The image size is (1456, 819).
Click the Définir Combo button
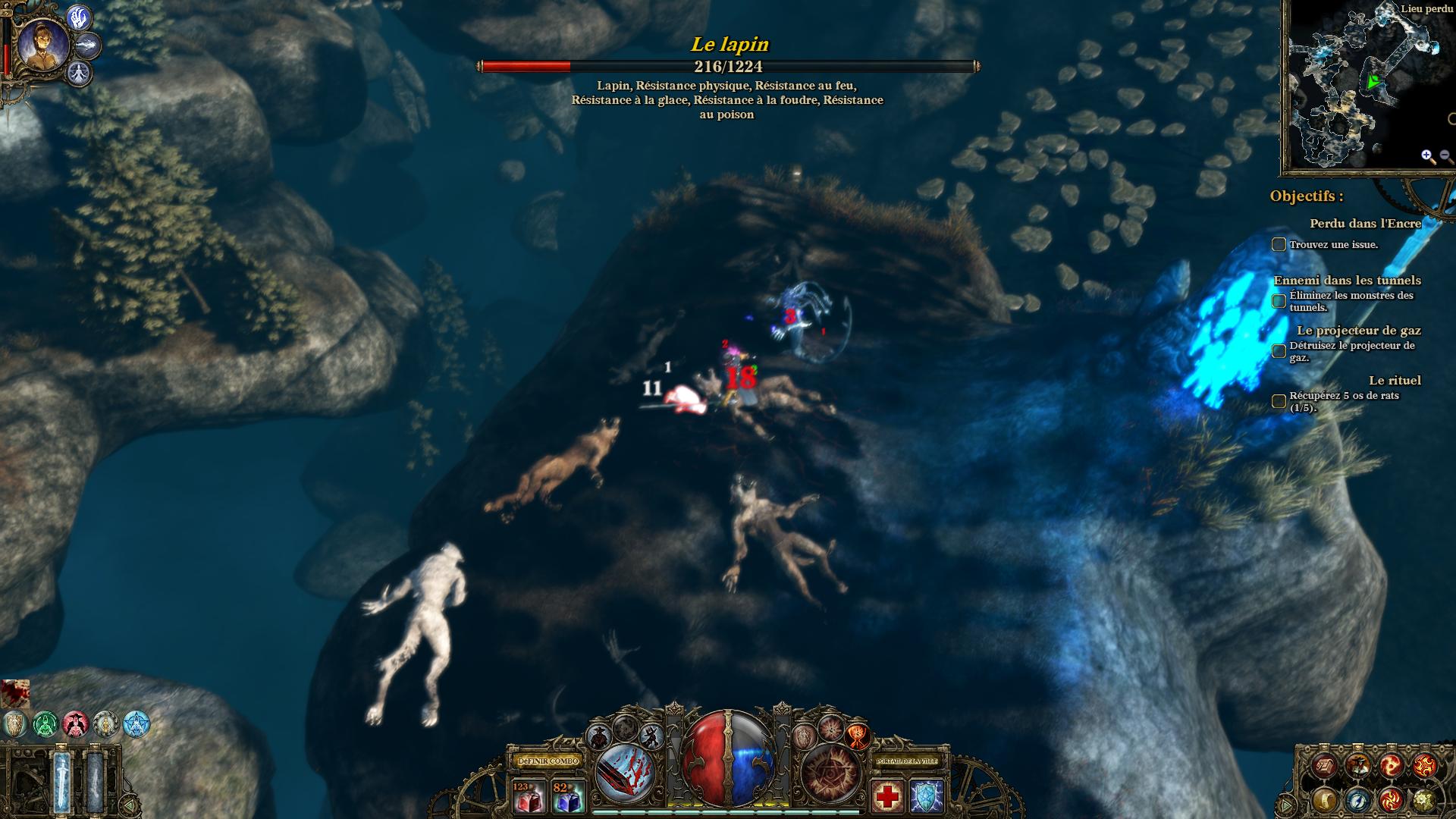pyautogui.click(x=548, y=761)
